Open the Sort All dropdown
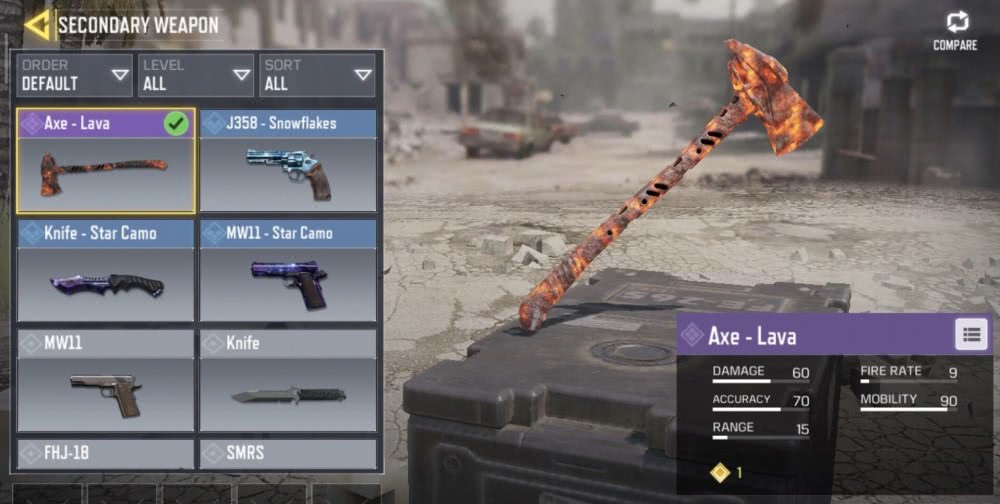 [x=318, y=75]
